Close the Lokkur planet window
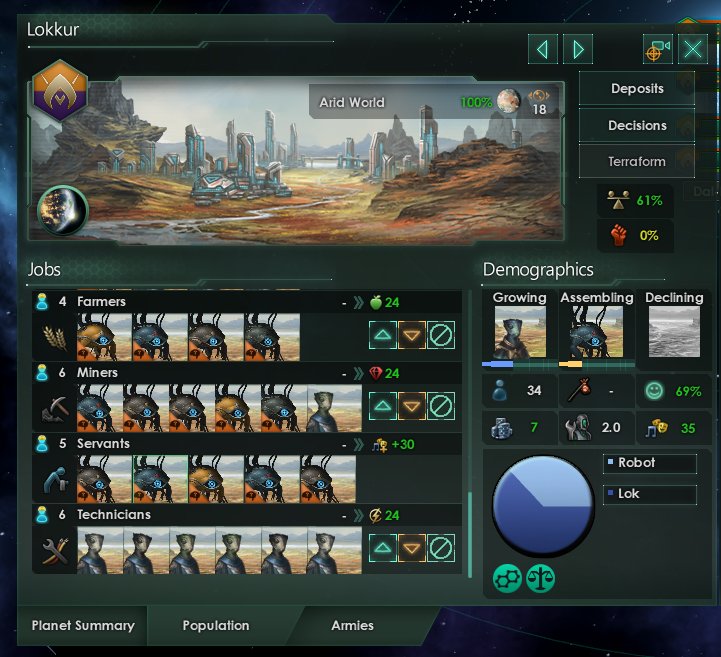Image resolution: width=721 pixels, height=657 pixels. [693, 49]
